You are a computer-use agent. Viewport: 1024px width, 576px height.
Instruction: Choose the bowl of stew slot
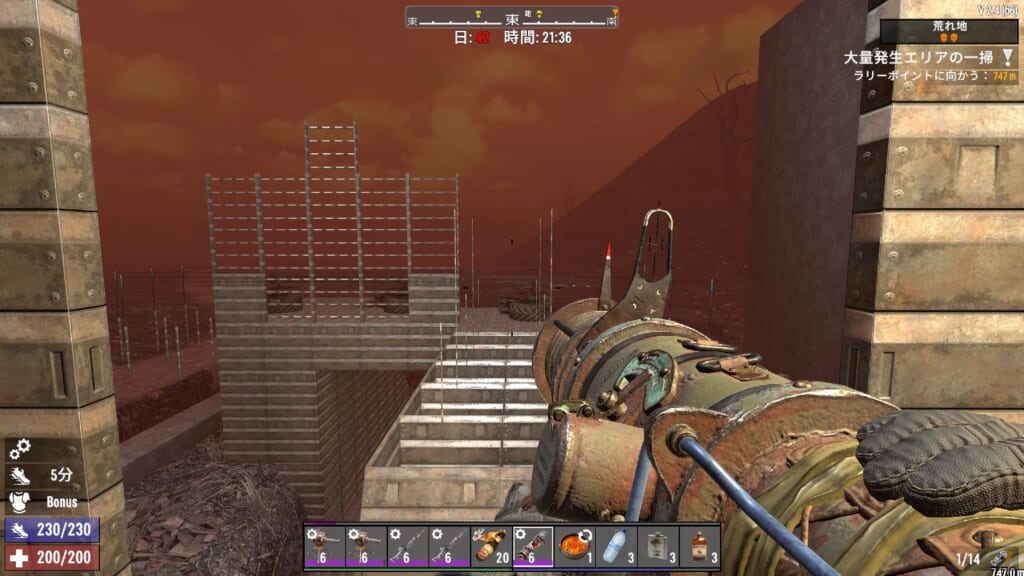pos(574,547)
